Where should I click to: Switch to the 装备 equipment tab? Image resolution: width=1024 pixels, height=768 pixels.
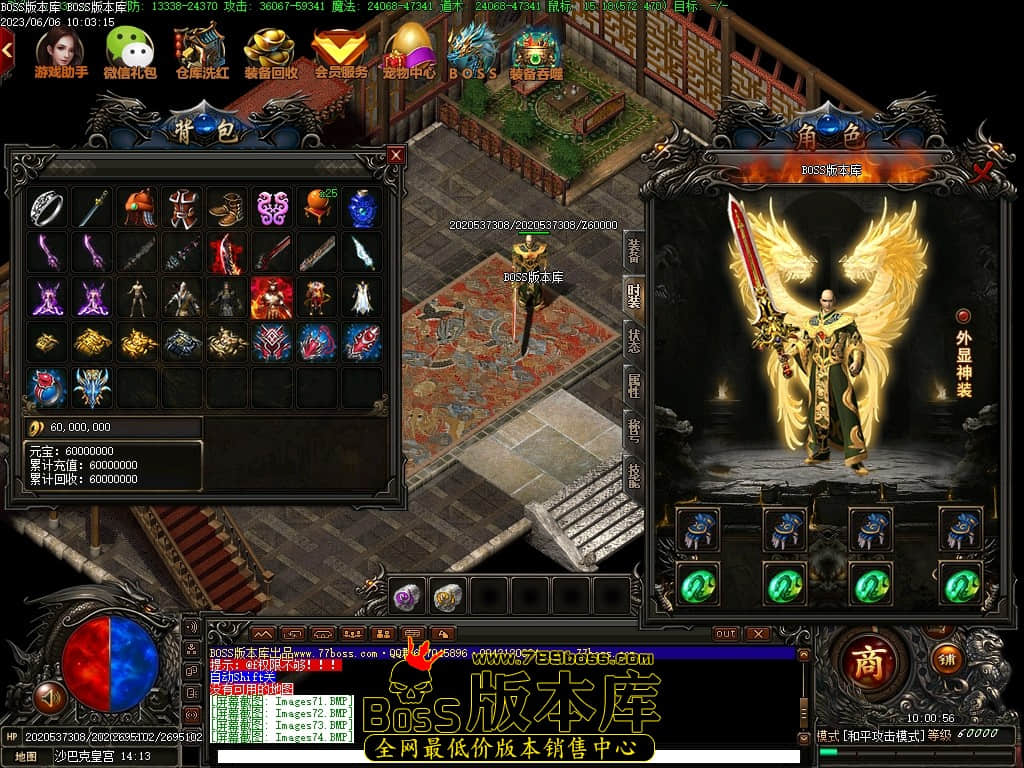click(634, 248)
